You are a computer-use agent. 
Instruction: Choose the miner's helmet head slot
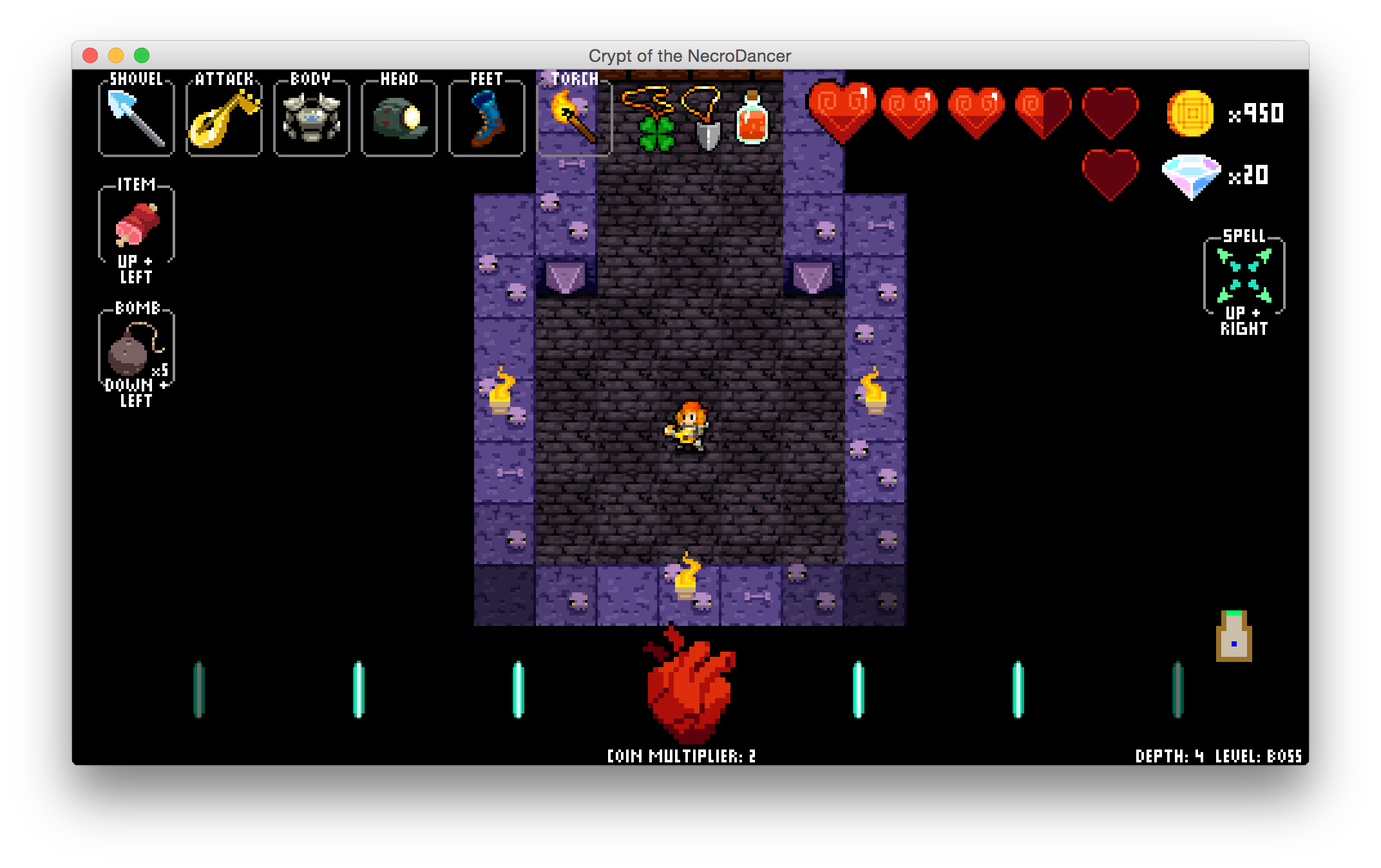399,118
